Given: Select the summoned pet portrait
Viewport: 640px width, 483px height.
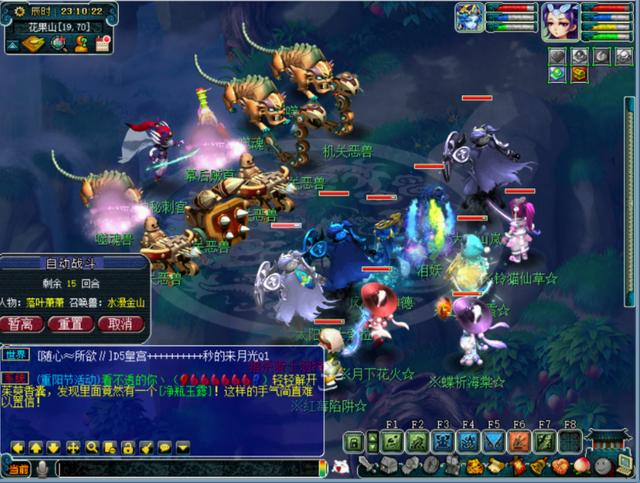Looking at the screenshot, I should (470, 18).
